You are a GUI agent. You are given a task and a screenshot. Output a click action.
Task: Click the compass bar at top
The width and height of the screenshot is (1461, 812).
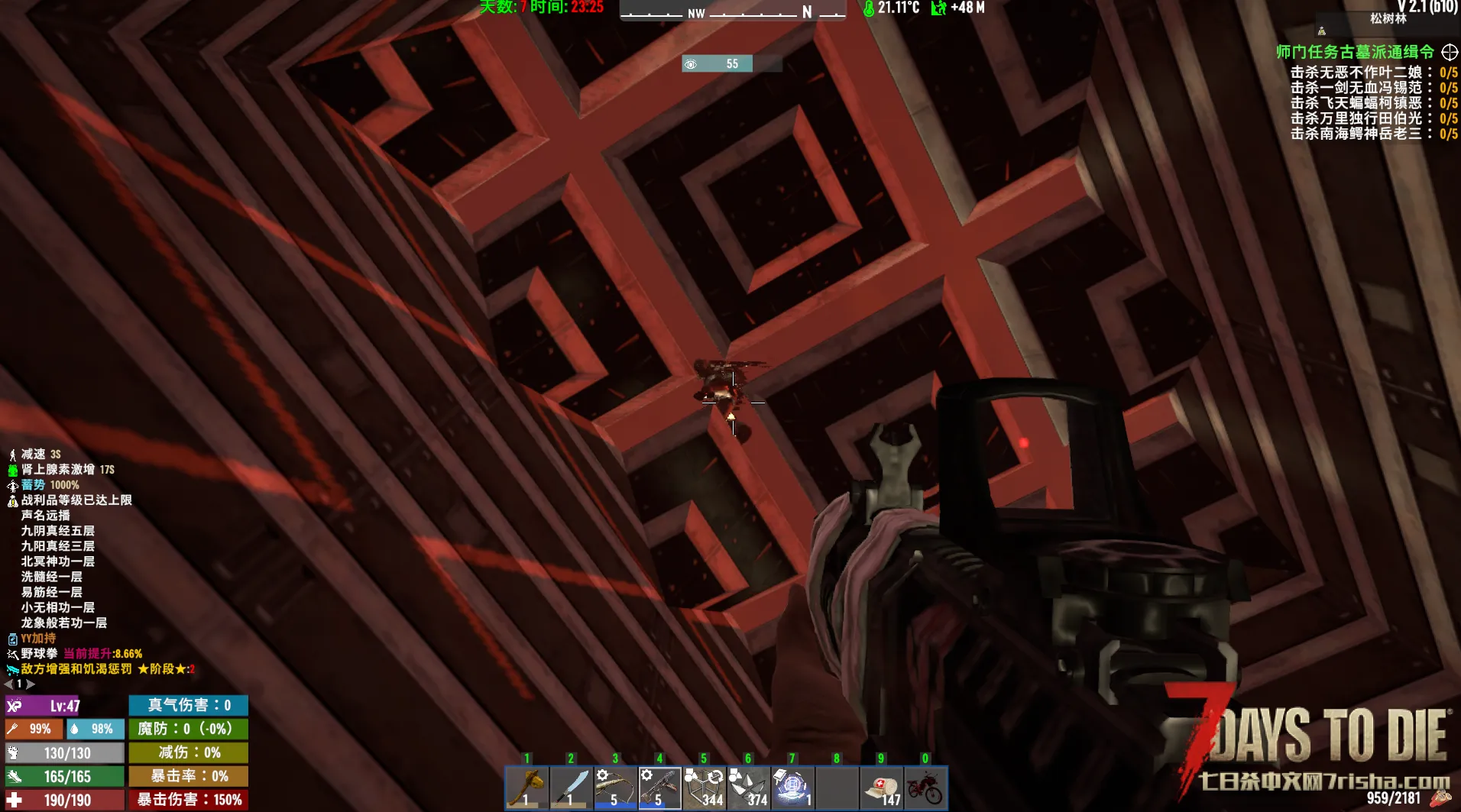click(x=732, y=11)
